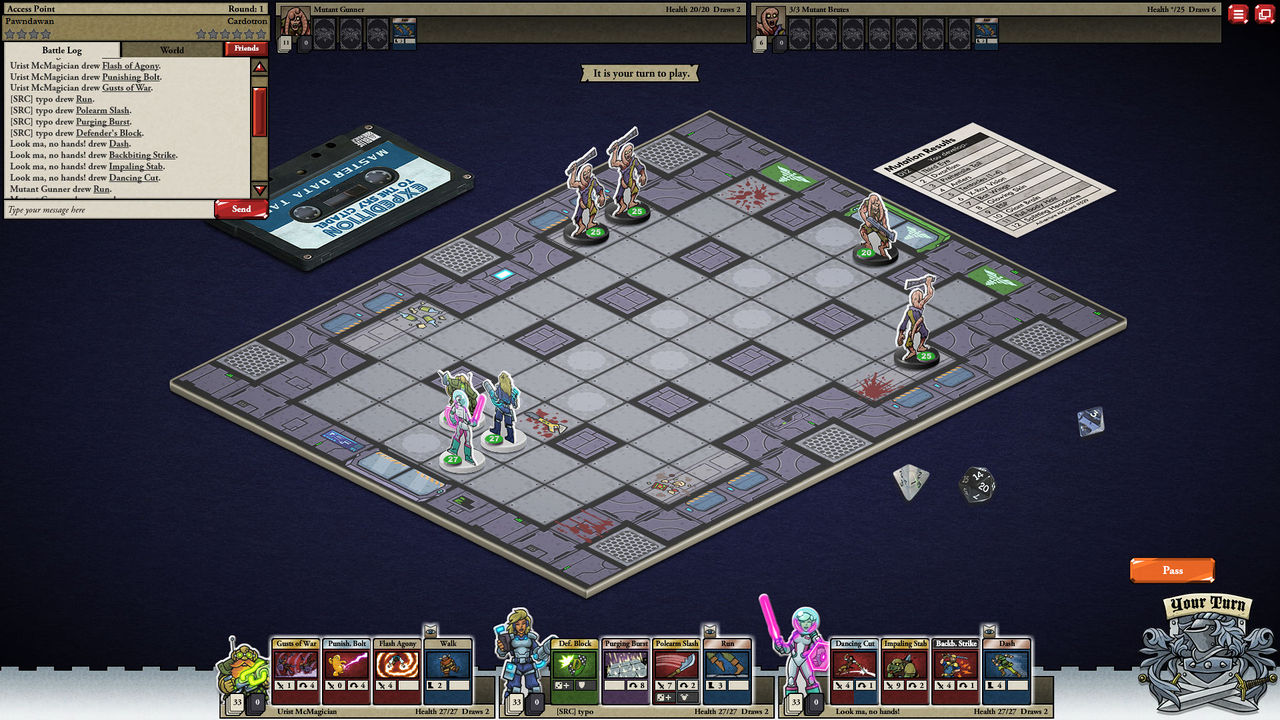Play the Polearm Slash card
Viewport: 1280px width, 720px height.
click(x=676, y=671)
